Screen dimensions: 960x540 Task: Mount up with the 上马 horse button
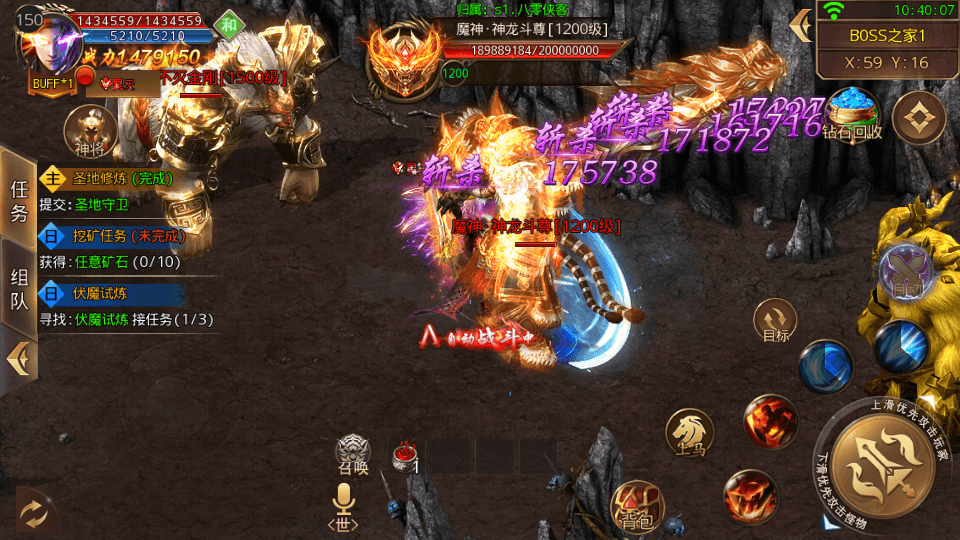coord(689,432)
